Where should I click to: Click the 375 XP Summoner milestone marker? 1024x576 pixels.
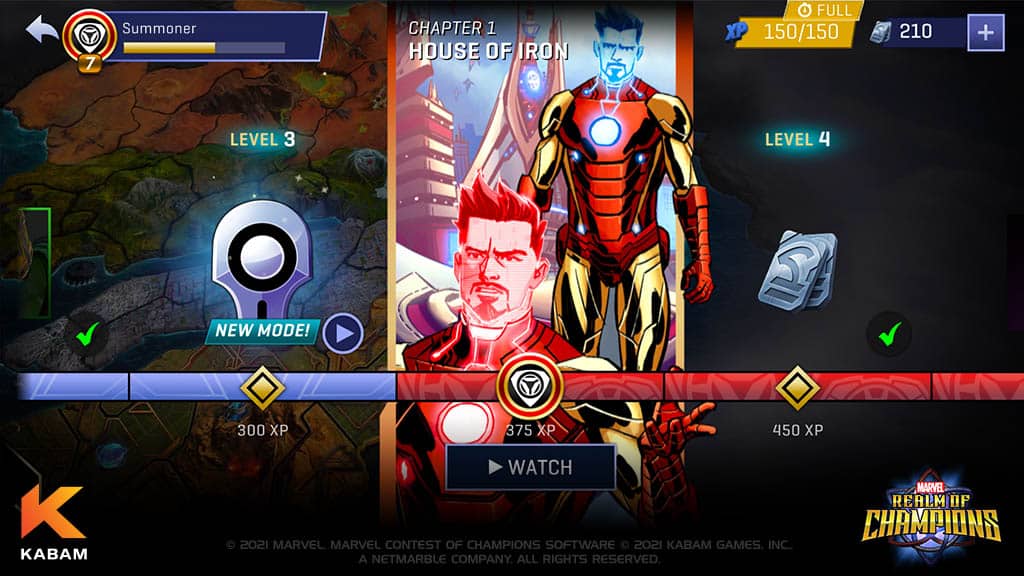[530, 387]
